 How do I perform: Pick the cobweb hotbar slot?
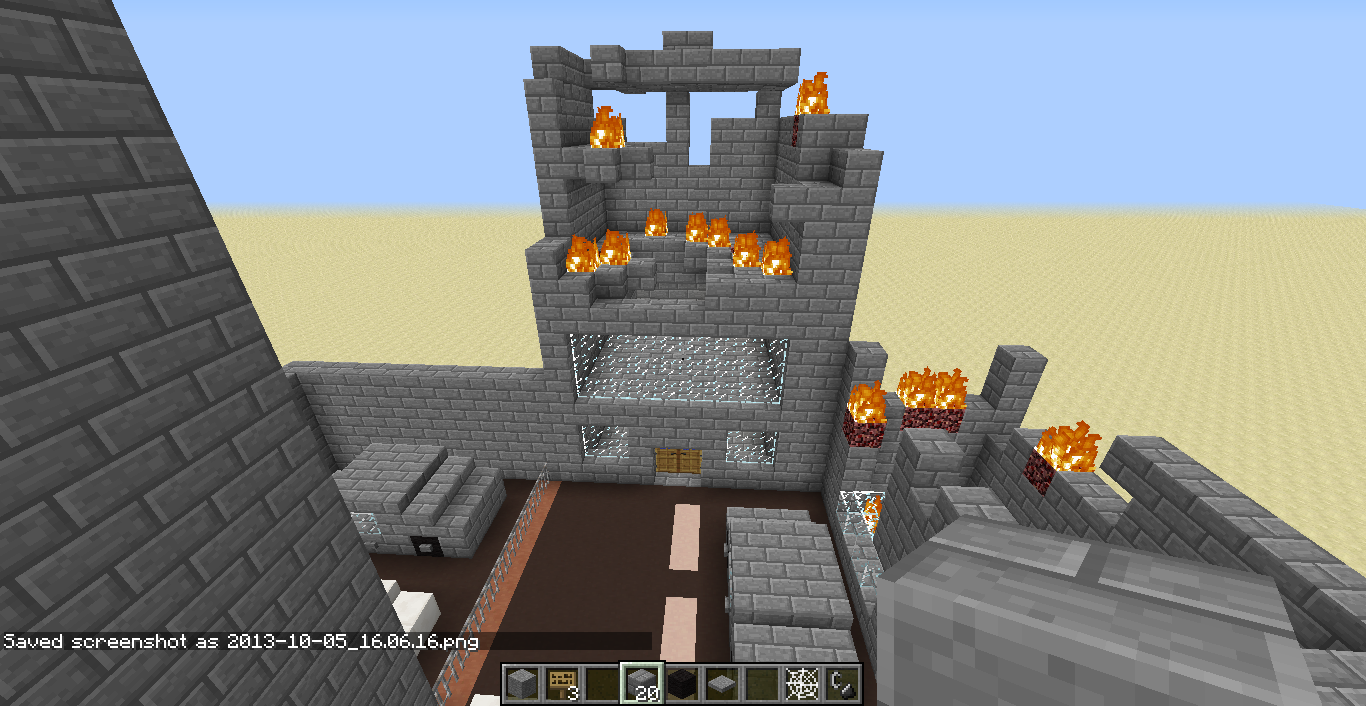pyautogui.click(x=800, y=684)
